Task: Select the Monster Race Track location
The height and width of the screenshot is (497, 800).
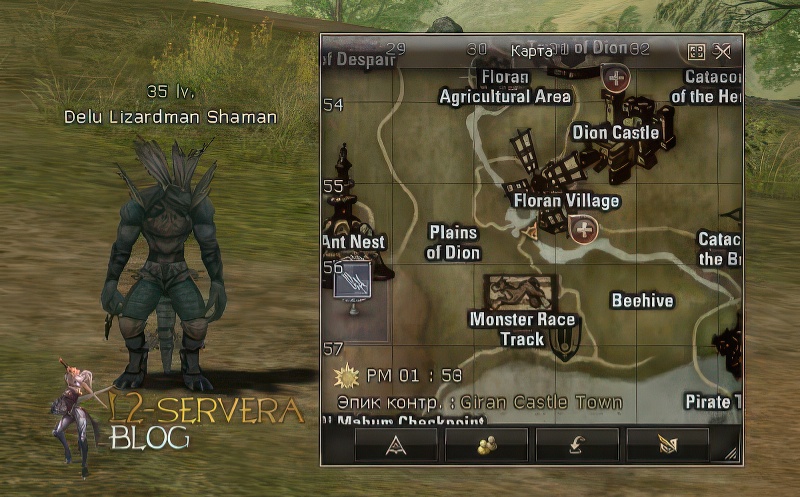Action: point(522,329)
